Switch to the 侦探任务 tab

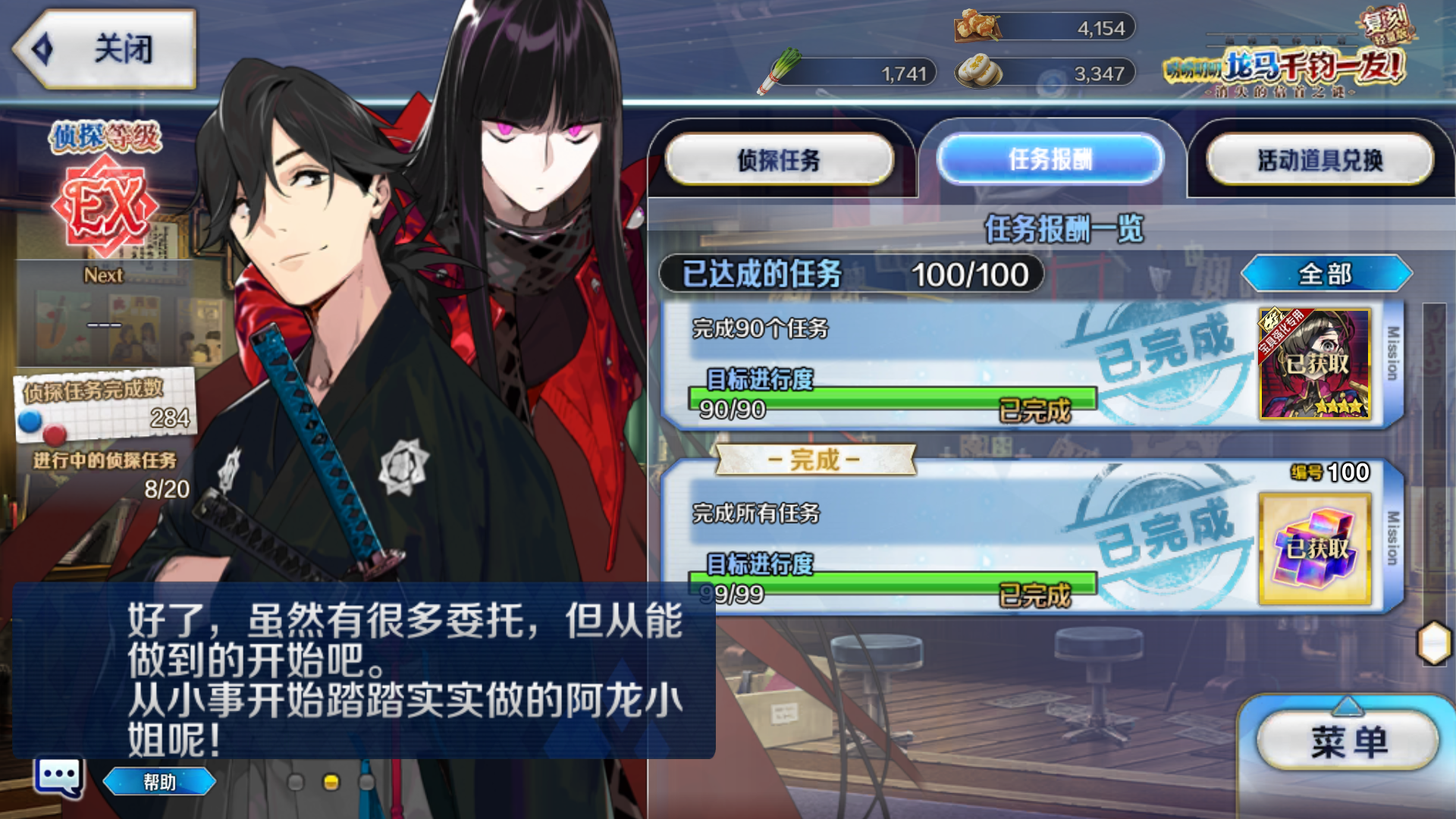click(779, 159)
